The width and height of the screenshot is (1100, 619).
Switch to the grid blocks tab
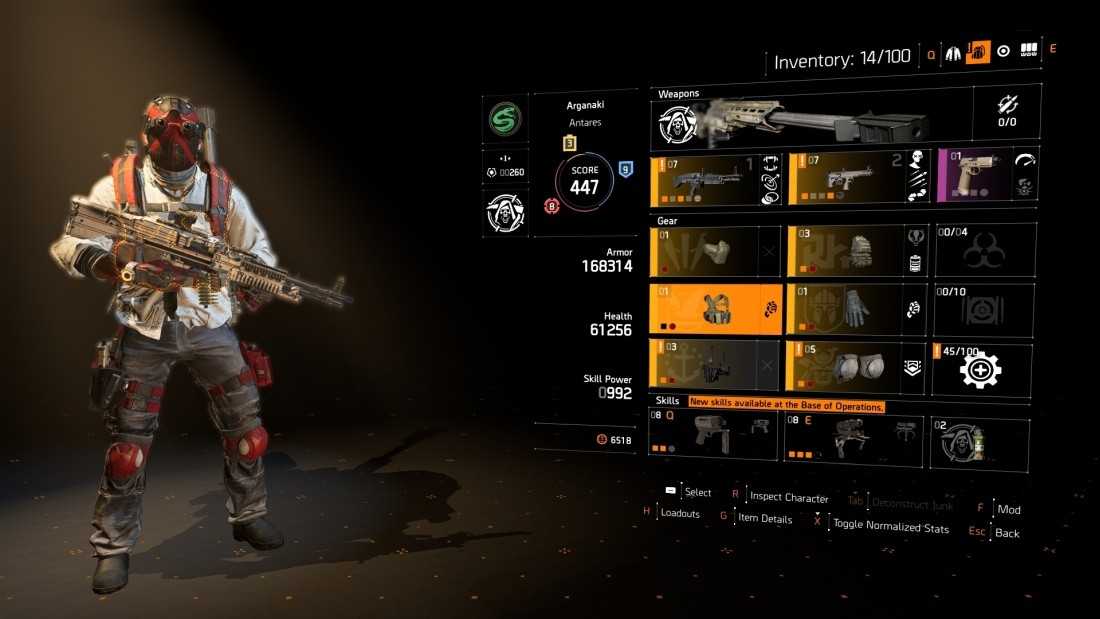(x=1027, y=51)
